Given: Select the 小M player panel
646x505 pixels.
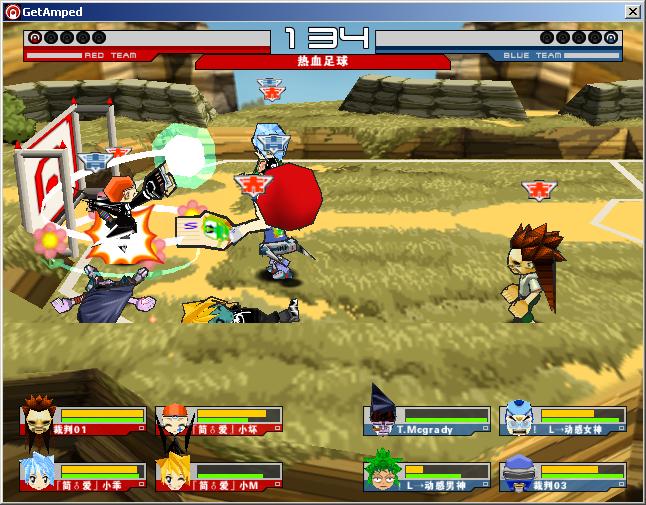Looking at the screenshot, I should [x=218, y=474].
